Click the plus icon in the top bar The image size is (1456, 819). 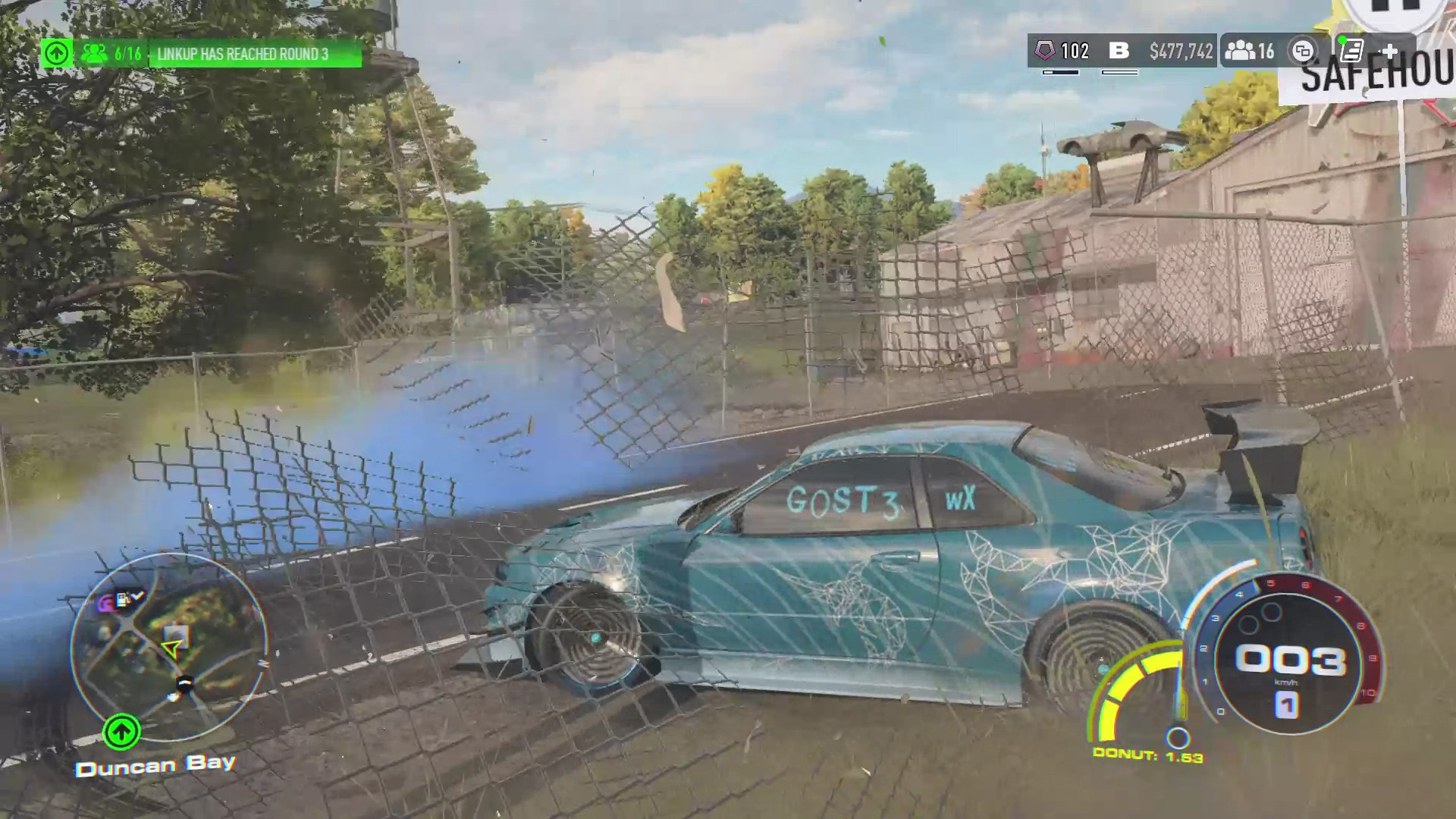click(x=1389, y=51)
